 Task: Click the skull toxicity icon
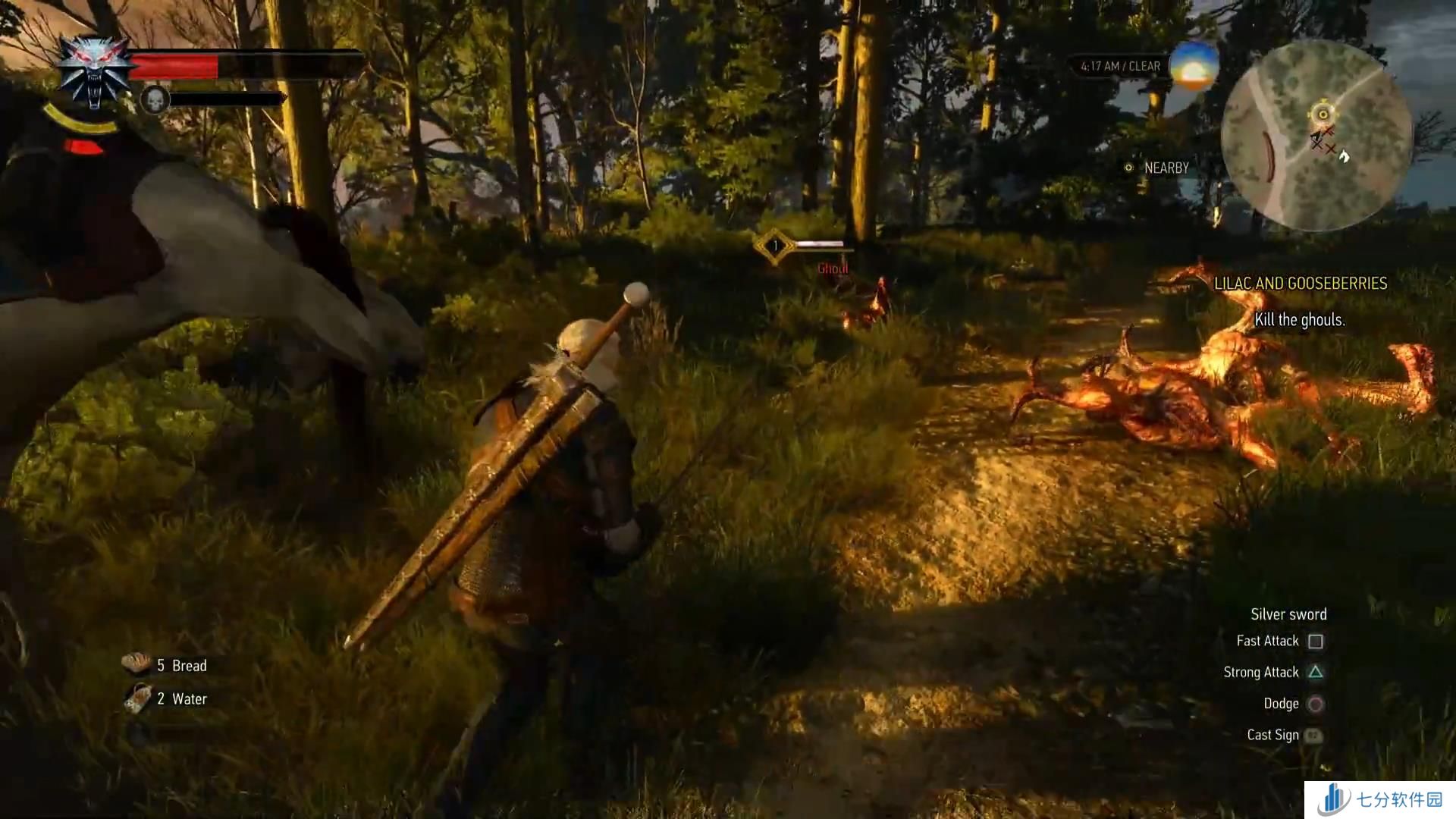(154, 99)
